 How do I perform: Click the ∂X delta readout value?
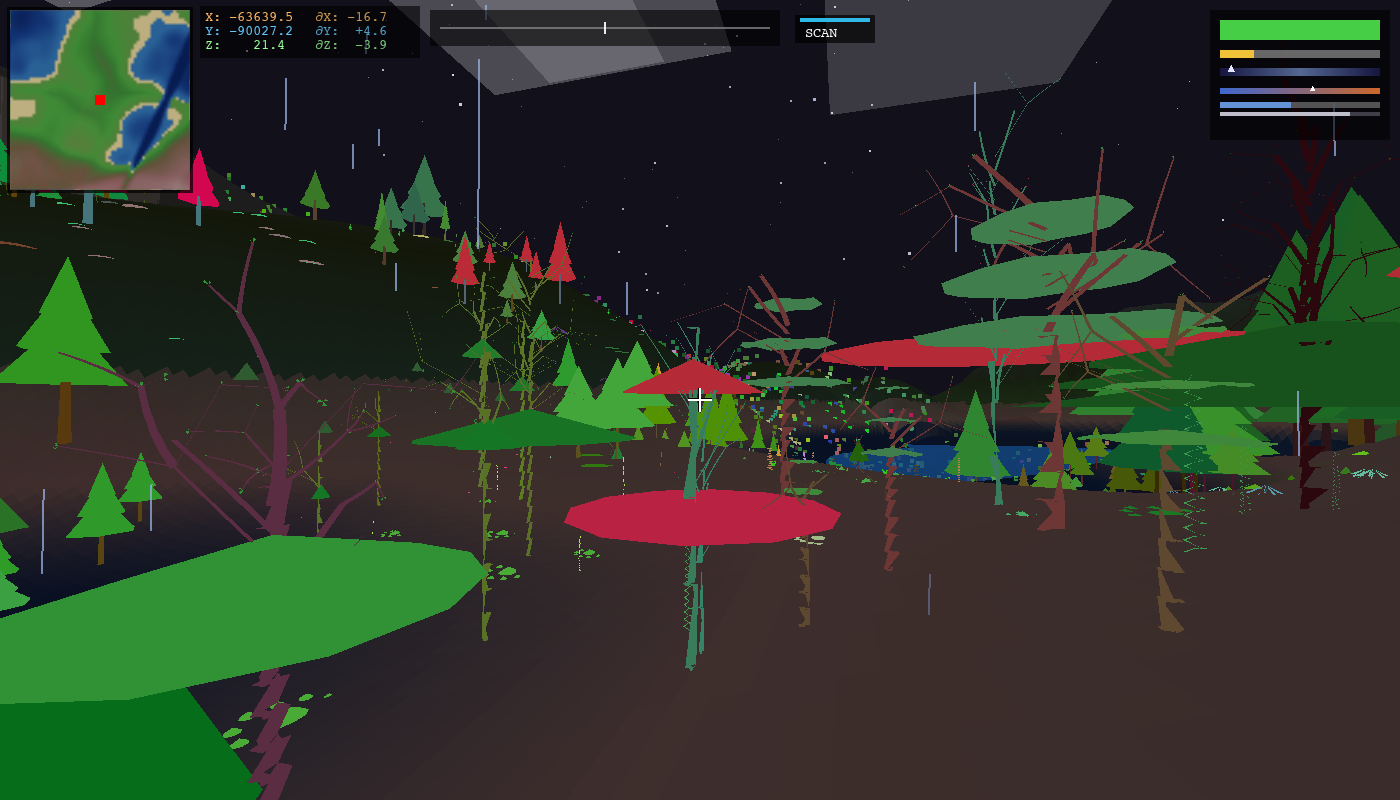(x=367, y=17)
